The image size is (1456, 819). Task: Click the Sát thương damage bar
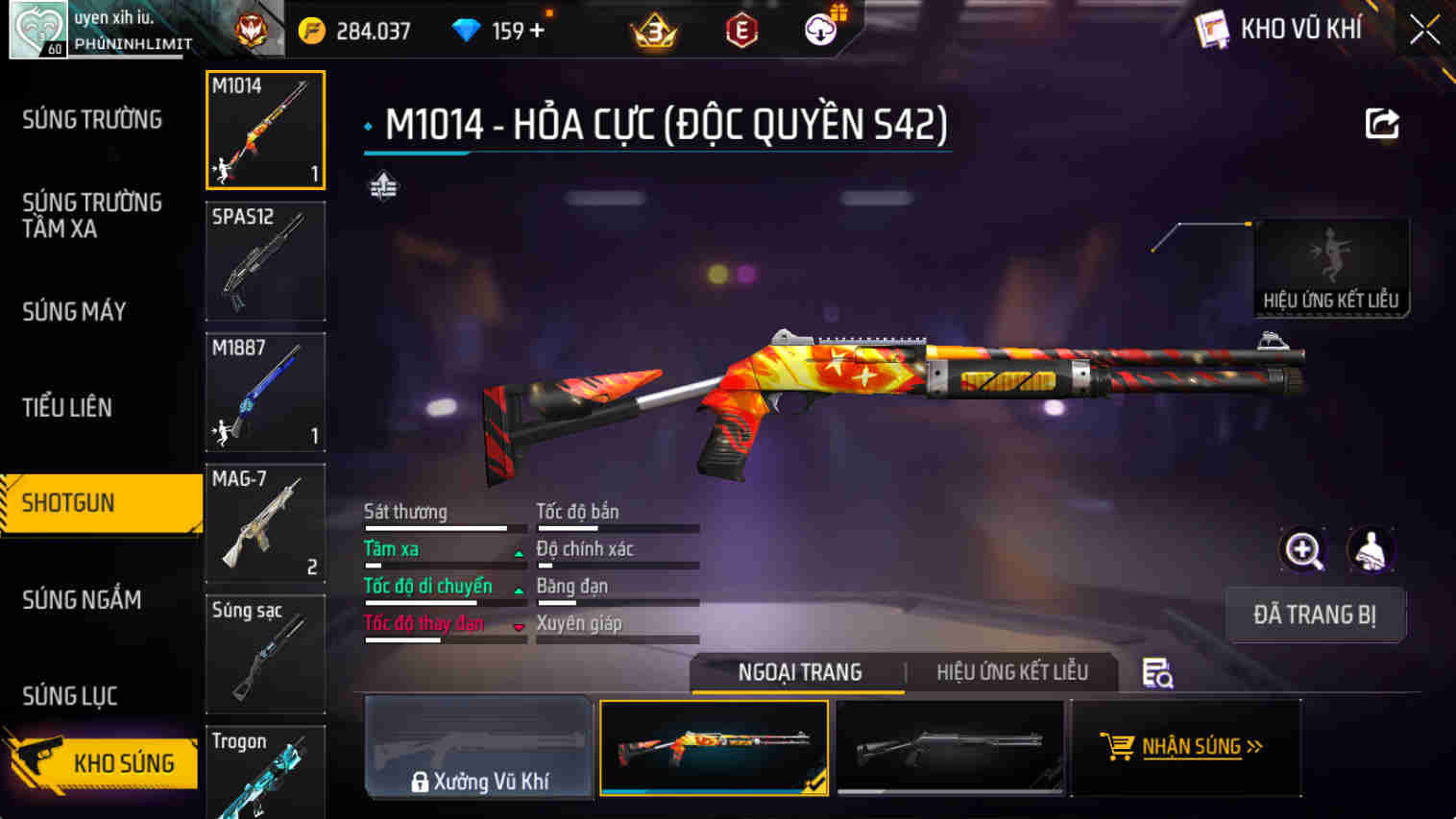(437, 526)
